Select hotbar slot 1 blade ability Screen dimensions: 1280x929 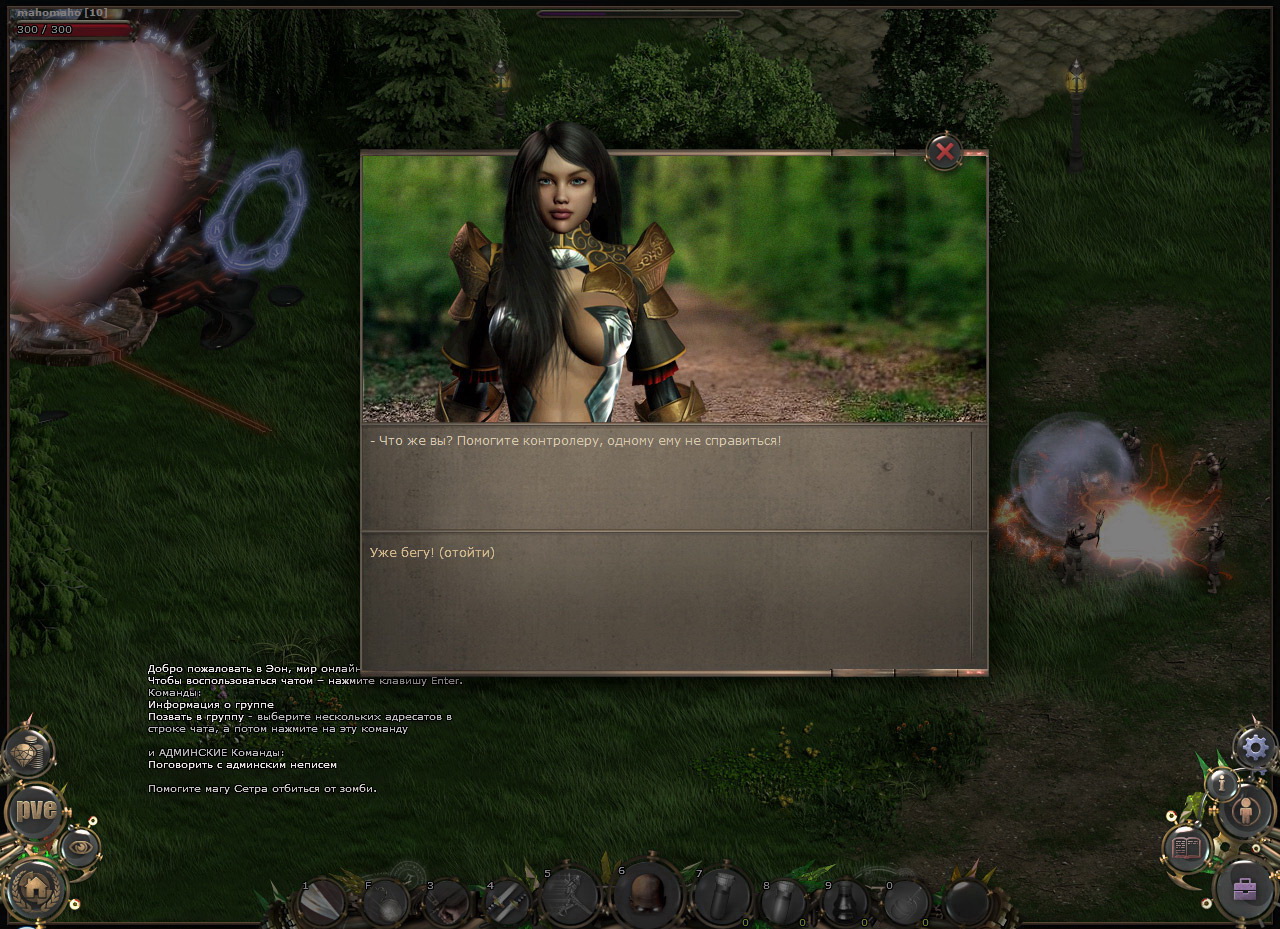click(x=323, y=901)
